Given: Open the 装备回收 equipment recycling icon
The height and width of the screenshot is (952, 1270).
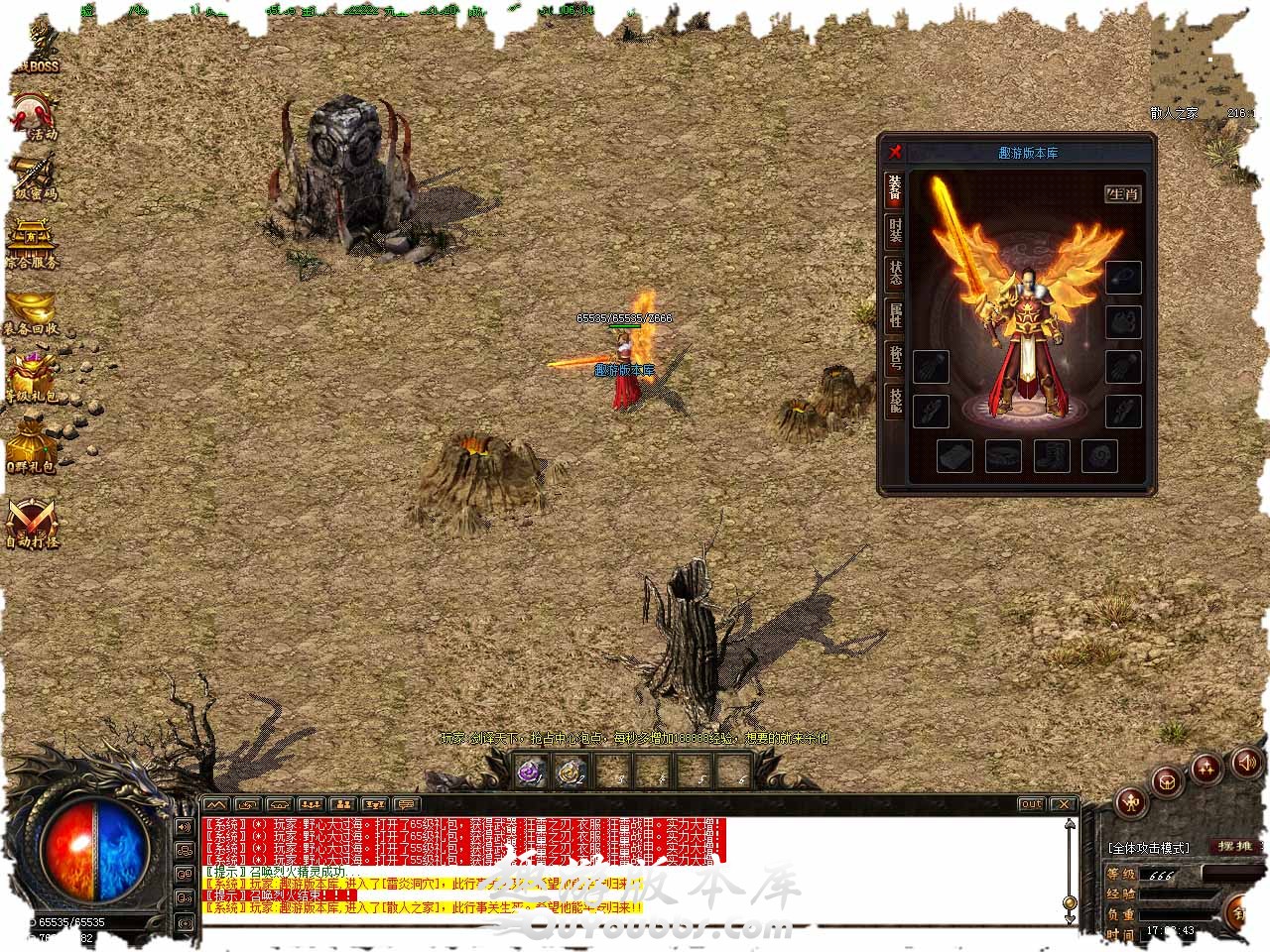Looking at the screenshot, I should [x=32, y=310].
